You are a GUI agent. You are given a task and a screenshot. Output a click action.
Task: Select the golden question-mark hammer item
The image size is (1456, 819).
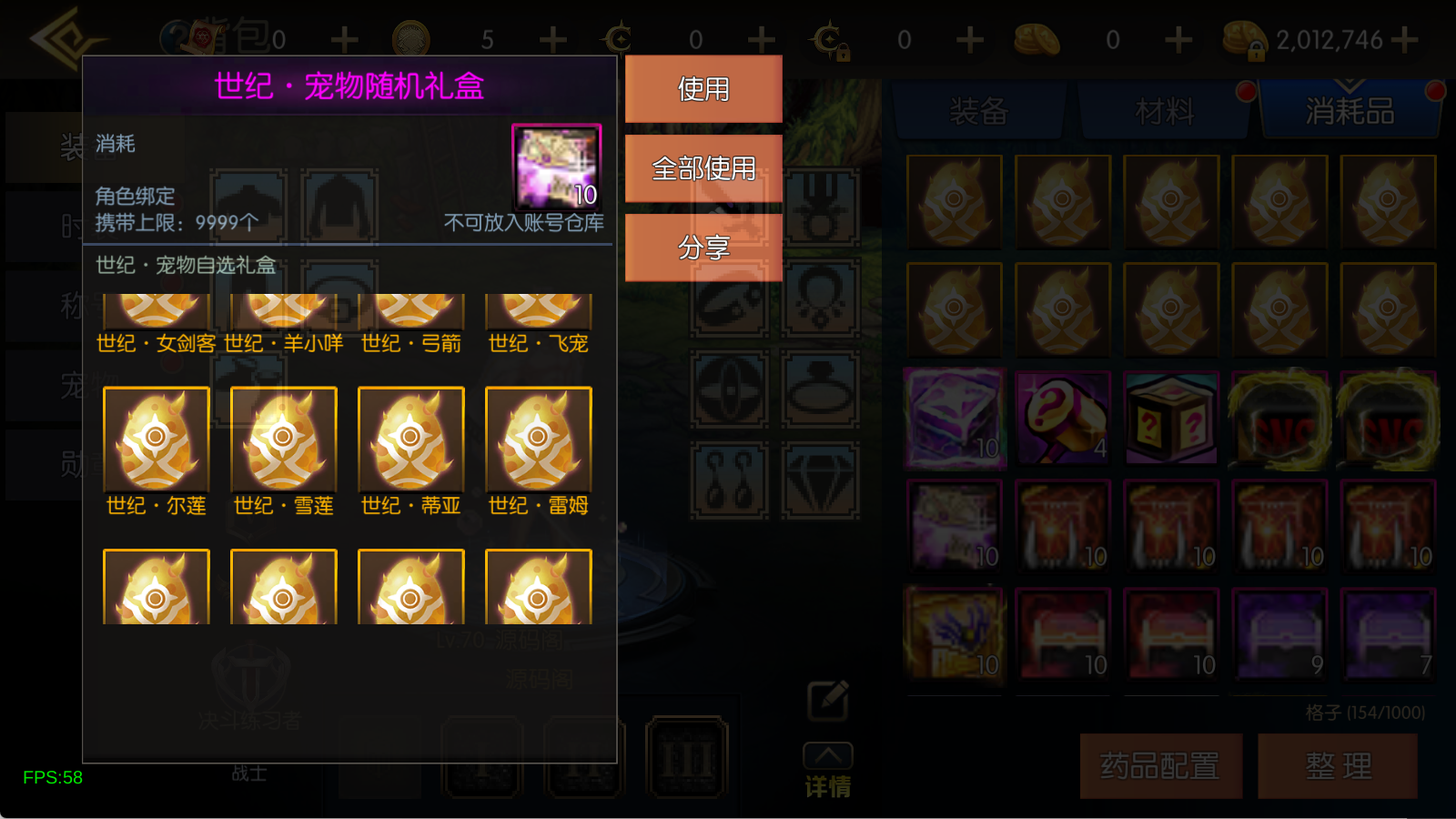point(1063,419)
